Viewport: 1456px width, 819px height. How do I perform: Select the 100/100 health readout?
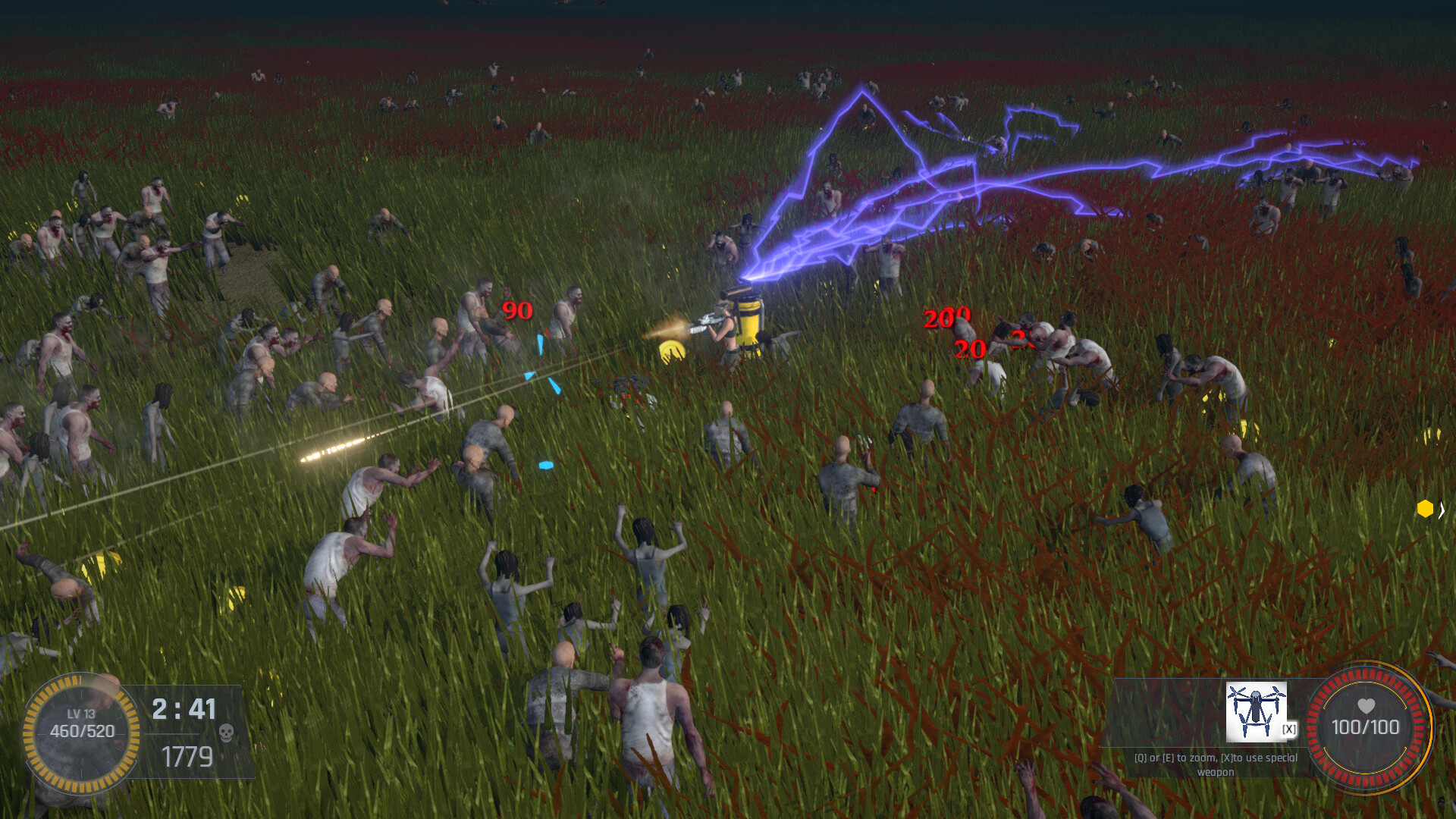tap(1365, 728)
